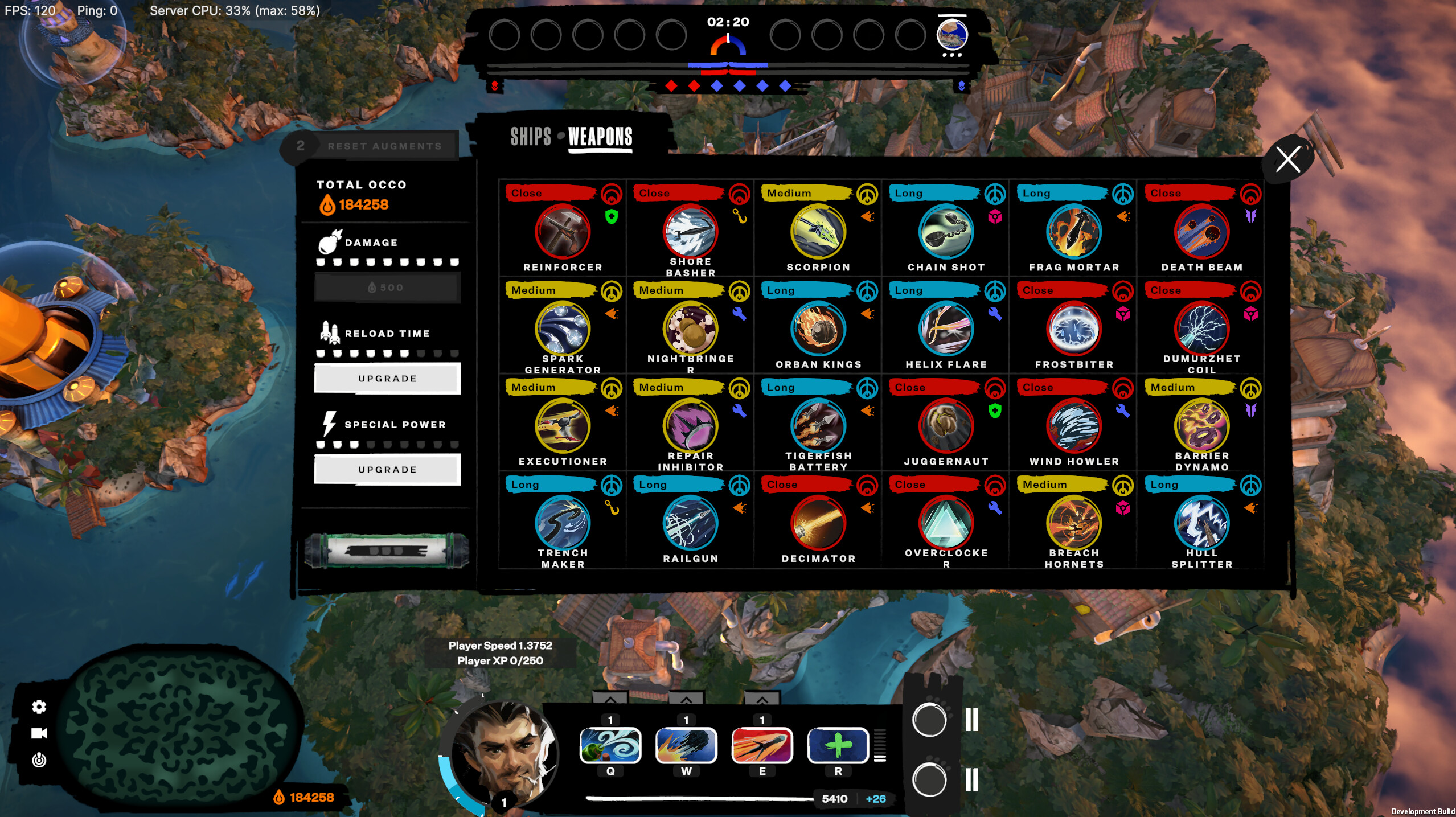Choose the Frostbiter weapon
Screen dimensions: 1456x817
click(x=1074, y=329)
